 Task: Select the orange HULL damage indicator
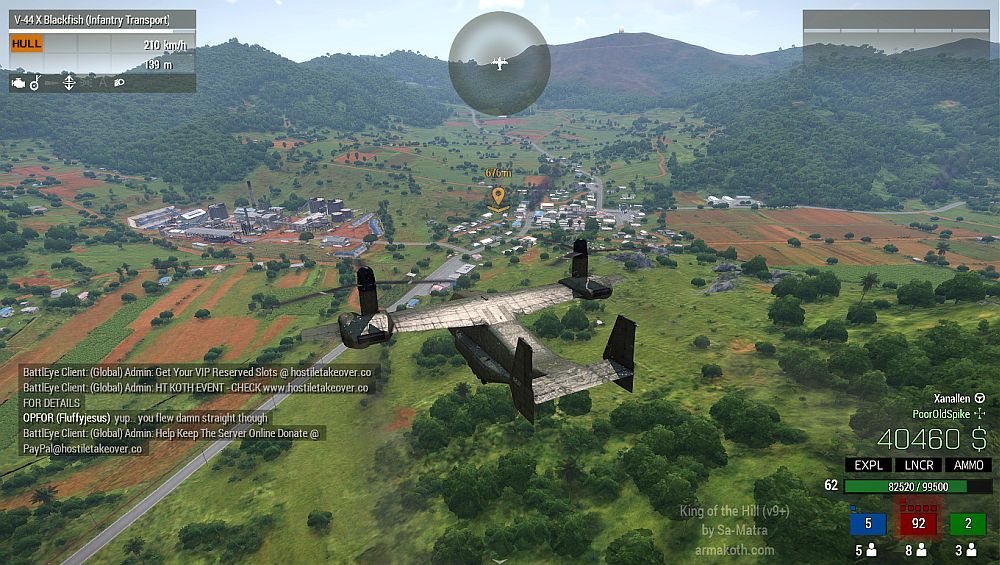pos(27,44)
